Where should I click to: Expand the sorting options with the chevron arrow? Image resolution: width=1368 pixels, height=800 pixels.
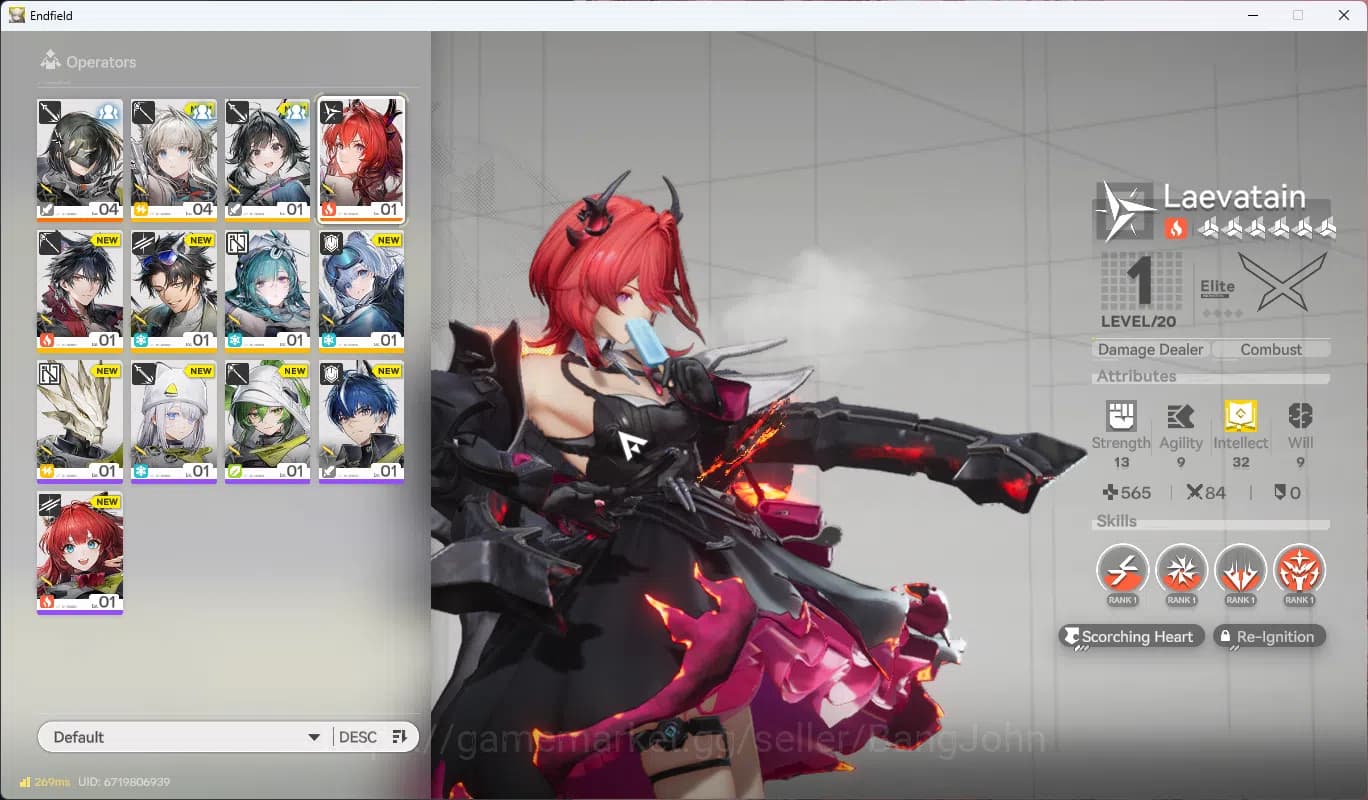(x=315, y=736)
